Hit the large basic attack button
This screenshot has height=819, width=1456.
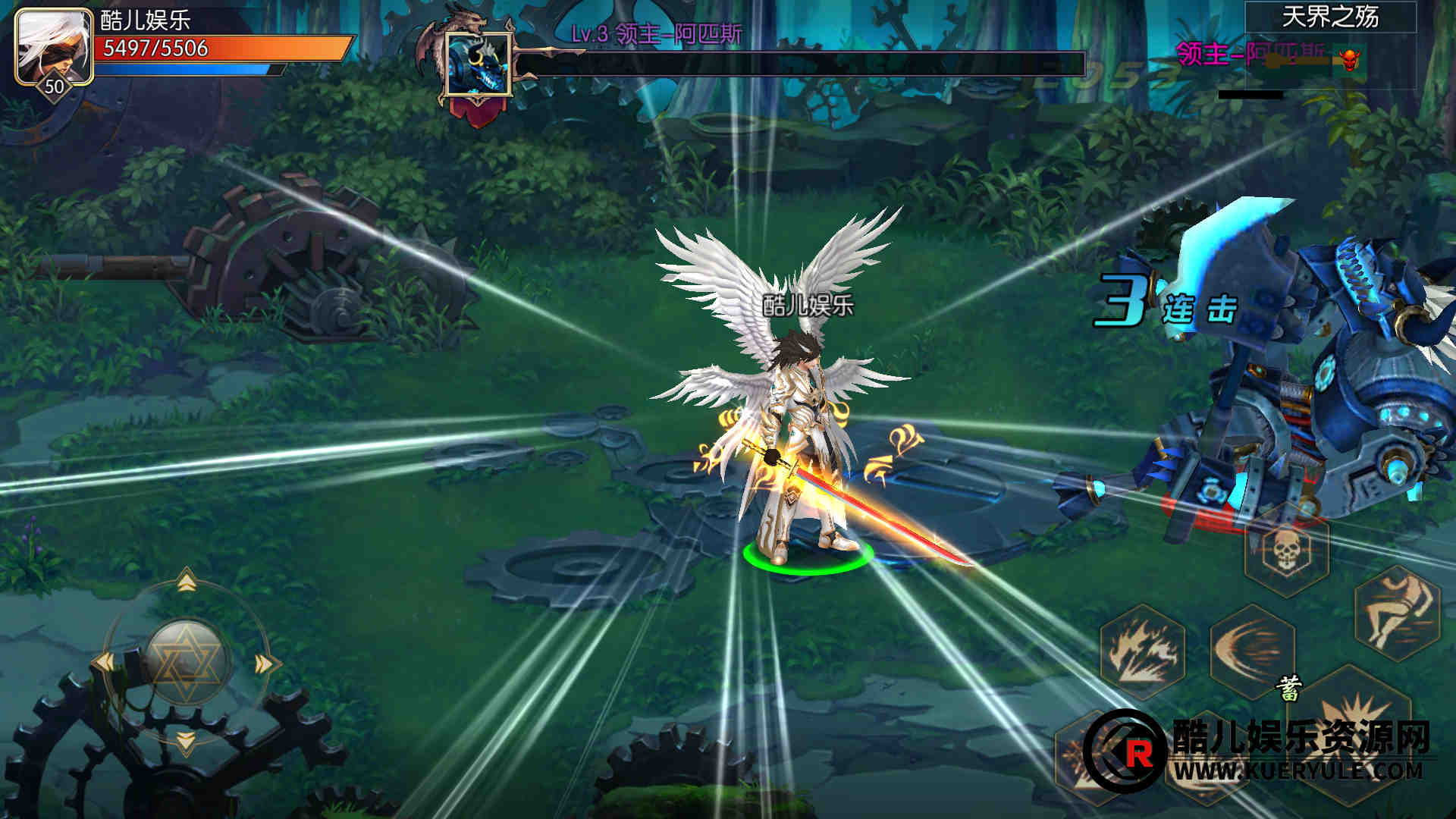(1357, 728)
